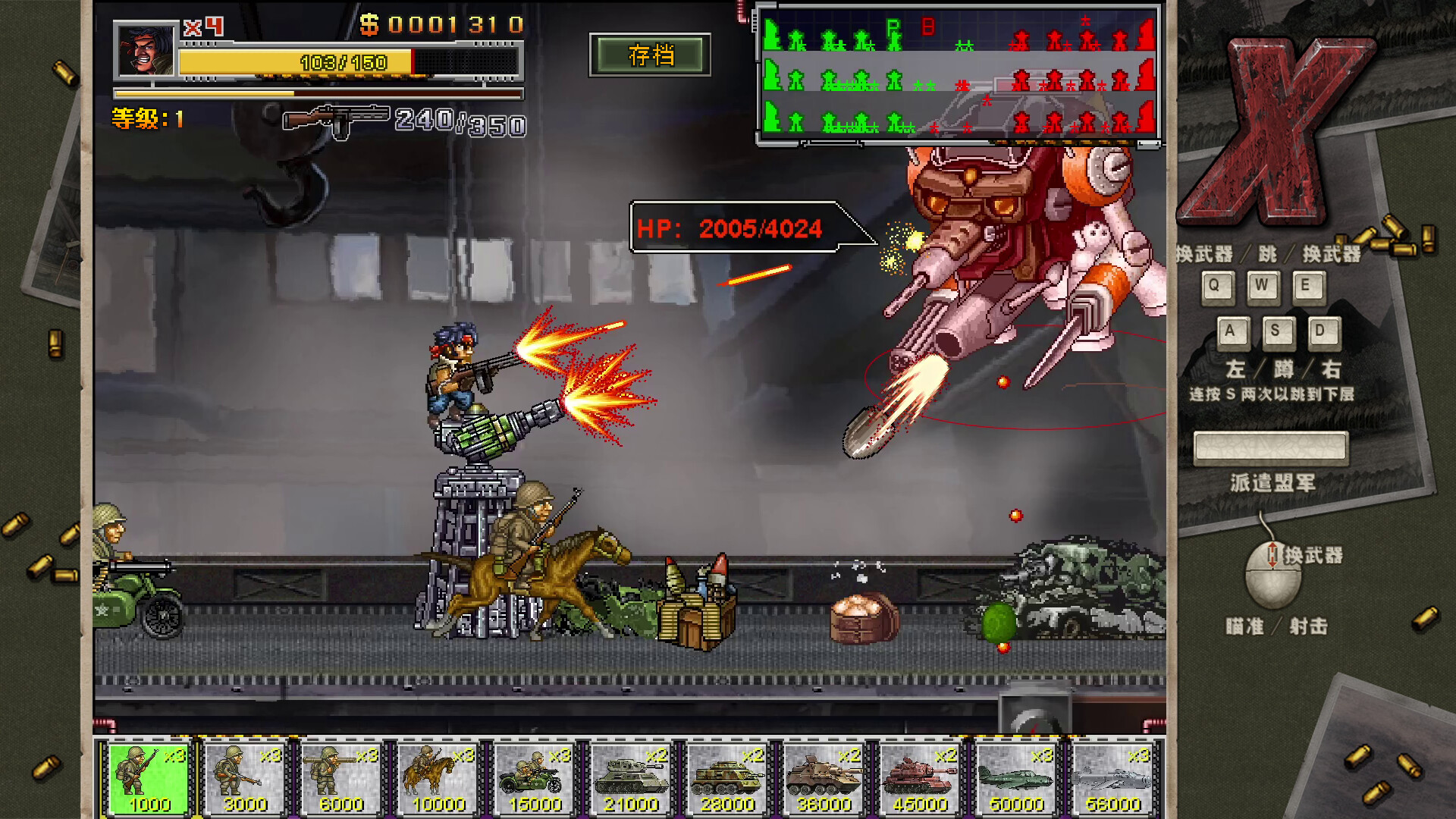Deploy the green fighter plane costing 50000
This screenshot has height=819, width=1456.
pos(1016,777)
